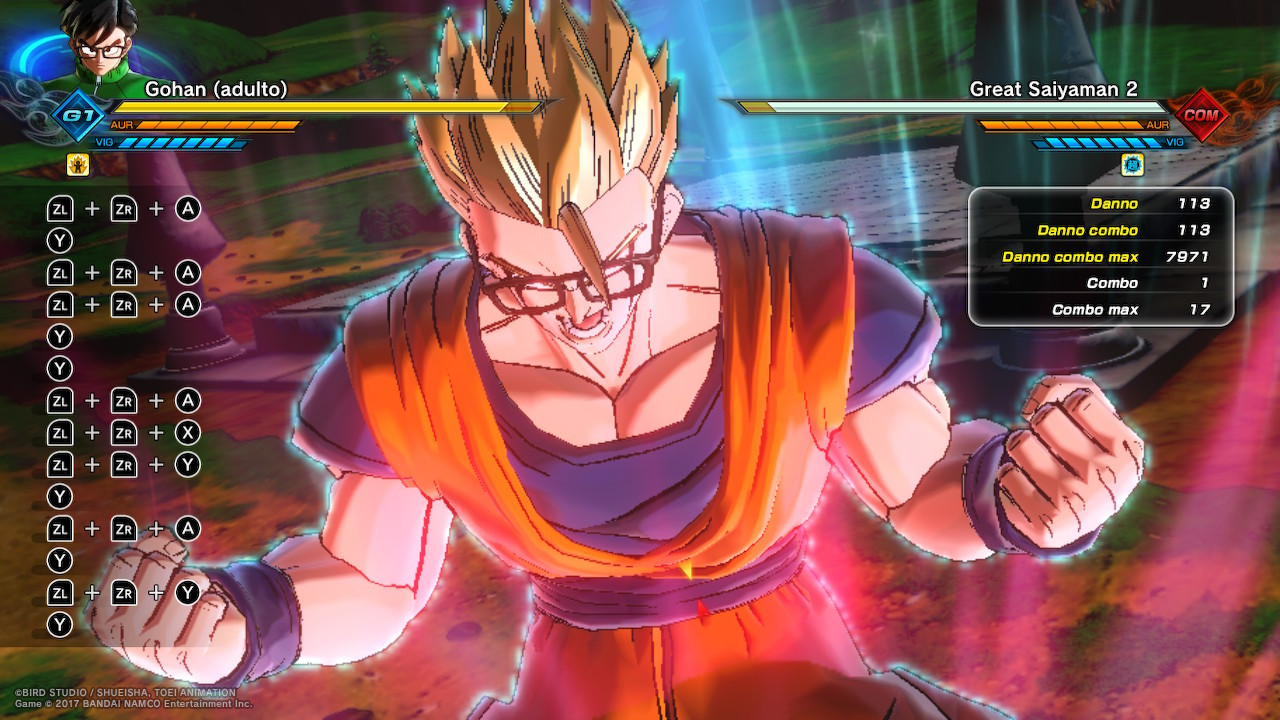Select the Danno combo max entry
The width and height of the screenshot is (1280, 720).
1070,257
